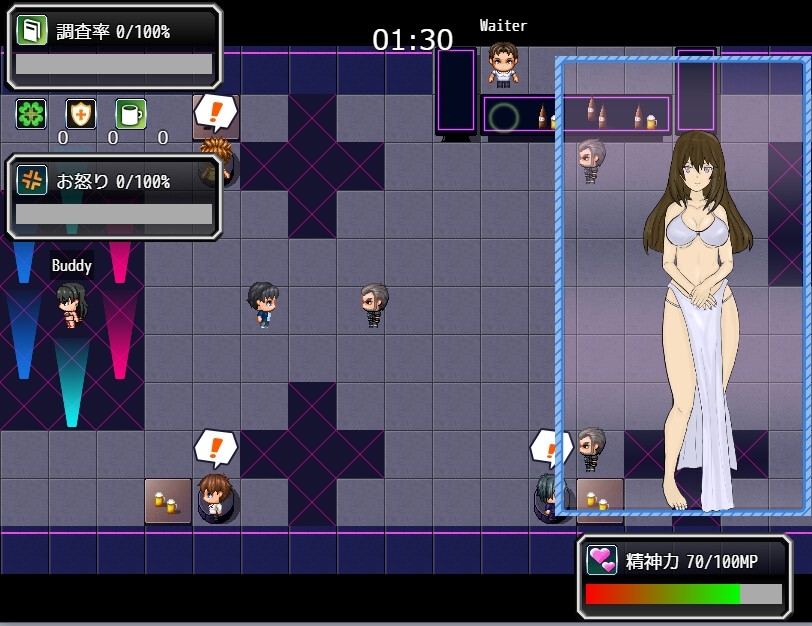Screen dimensions: 812x626
Task: Activate the green coffee mug item
Action: point(131,114)
